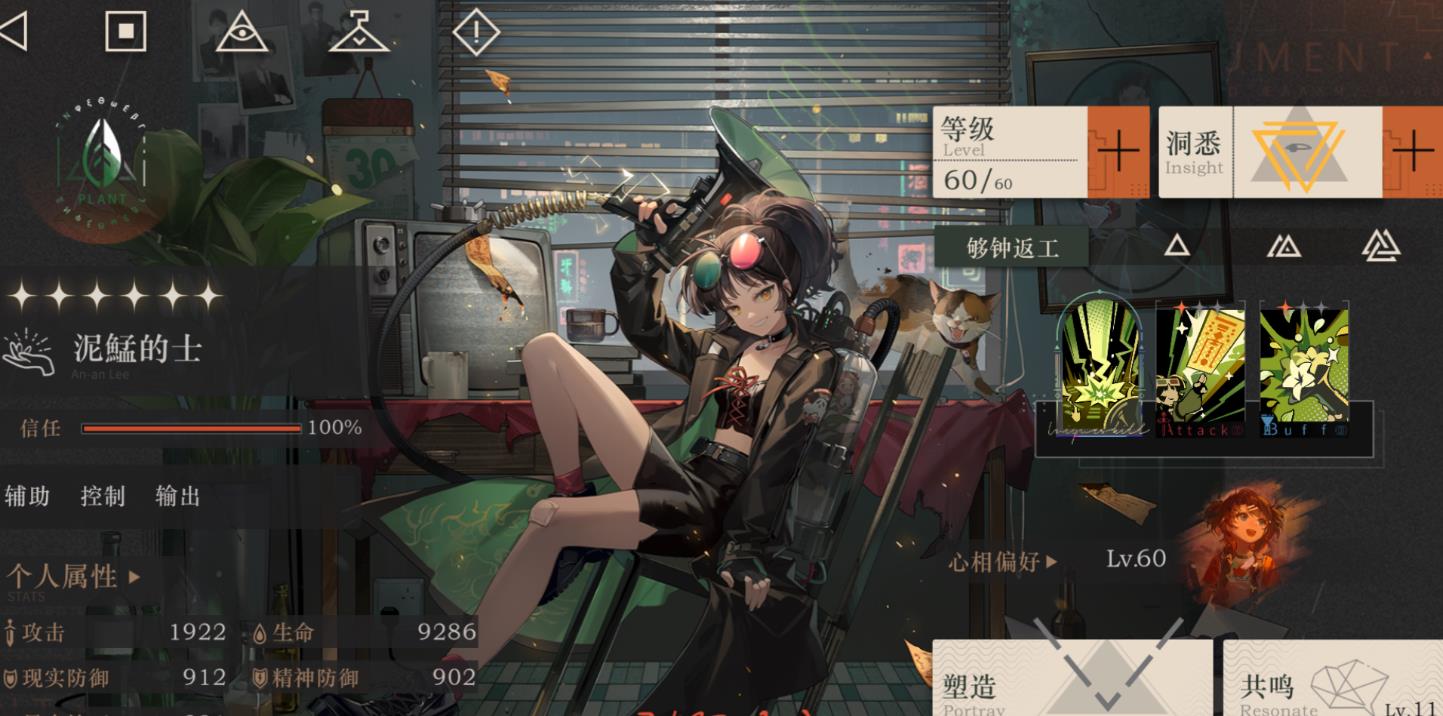1443x716 pixels.
Task: Open the 塑造 Portray panel
Action: 1068,680
